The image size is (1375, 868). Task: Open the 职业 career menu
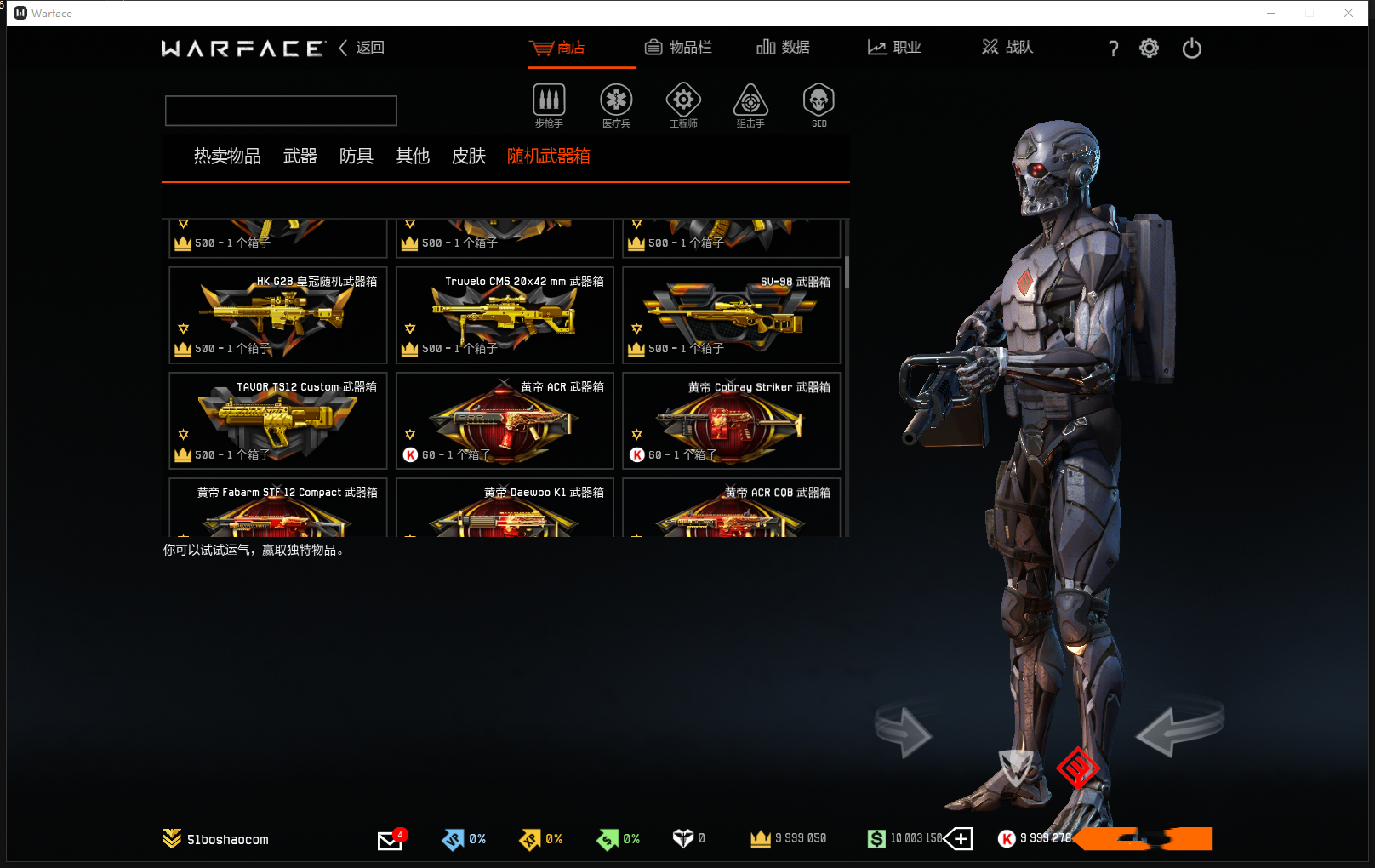tap(894, 48)
